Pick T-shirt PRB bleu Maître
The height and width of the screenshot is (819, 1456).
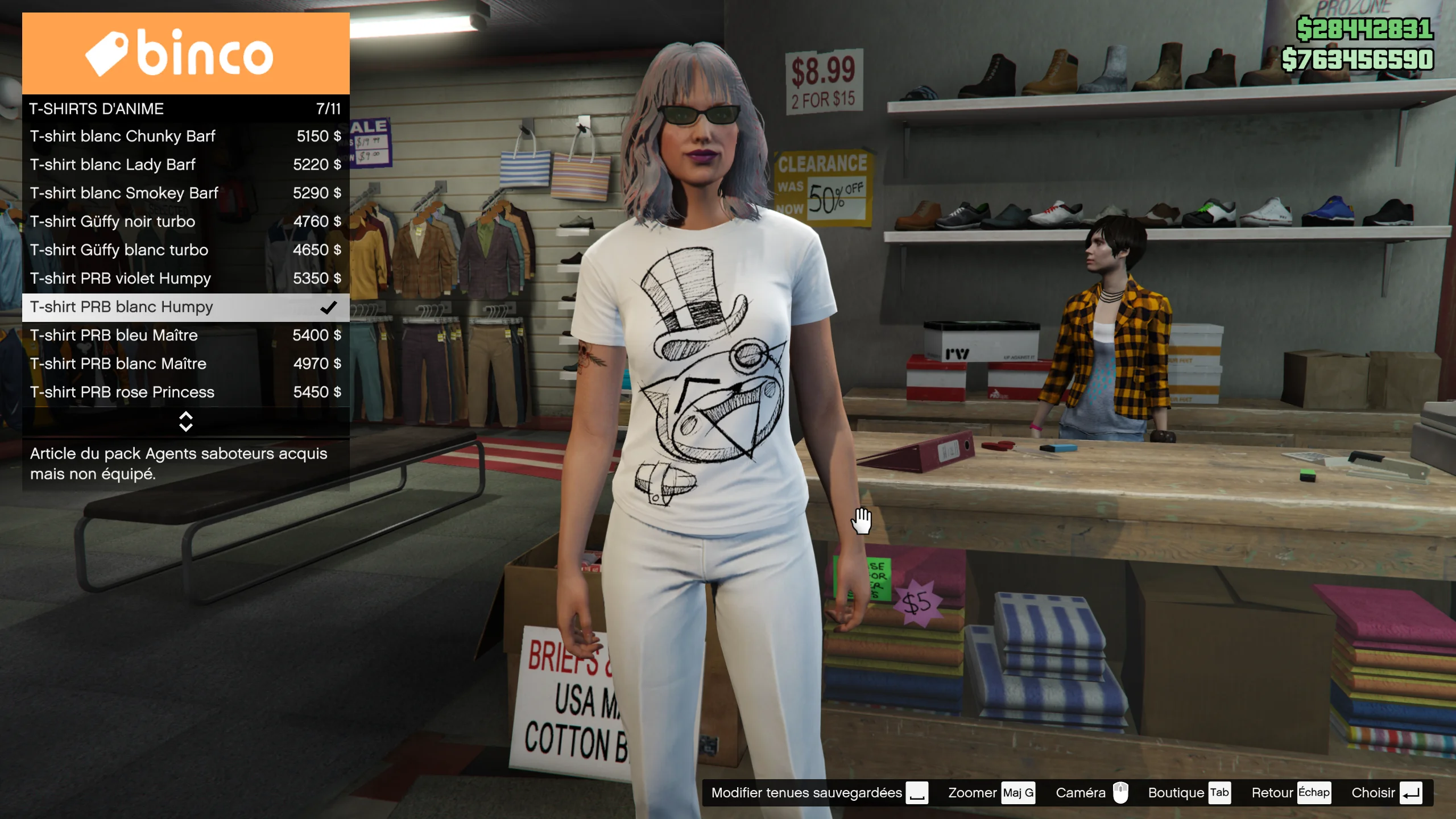185,336
